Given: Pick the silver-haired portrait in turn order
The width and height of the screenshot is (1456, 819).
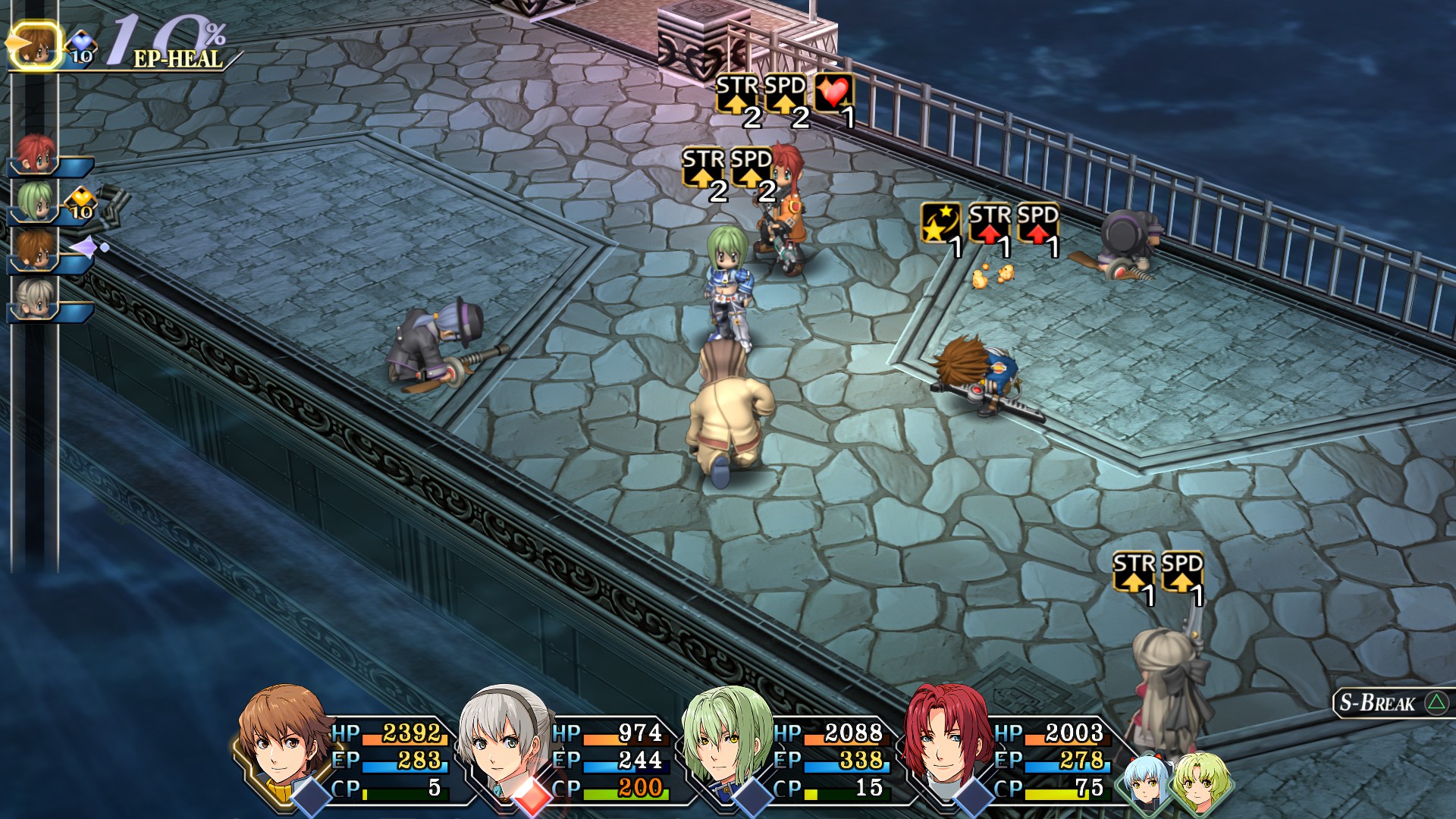Looking at the screenshot, I should pos(35,299).
